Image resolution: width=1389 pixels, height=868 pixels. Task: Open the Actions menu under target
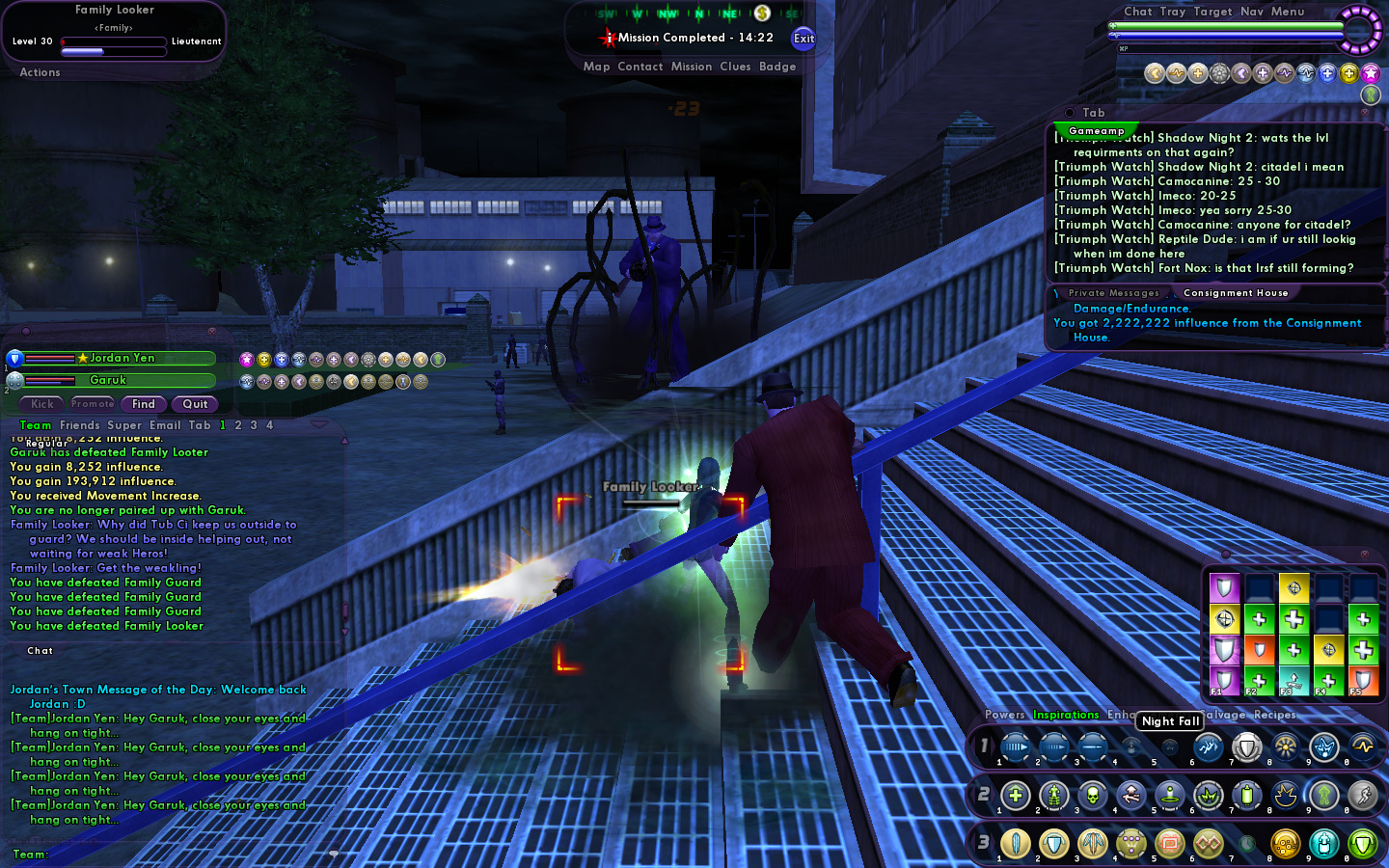tap(40, 72)
